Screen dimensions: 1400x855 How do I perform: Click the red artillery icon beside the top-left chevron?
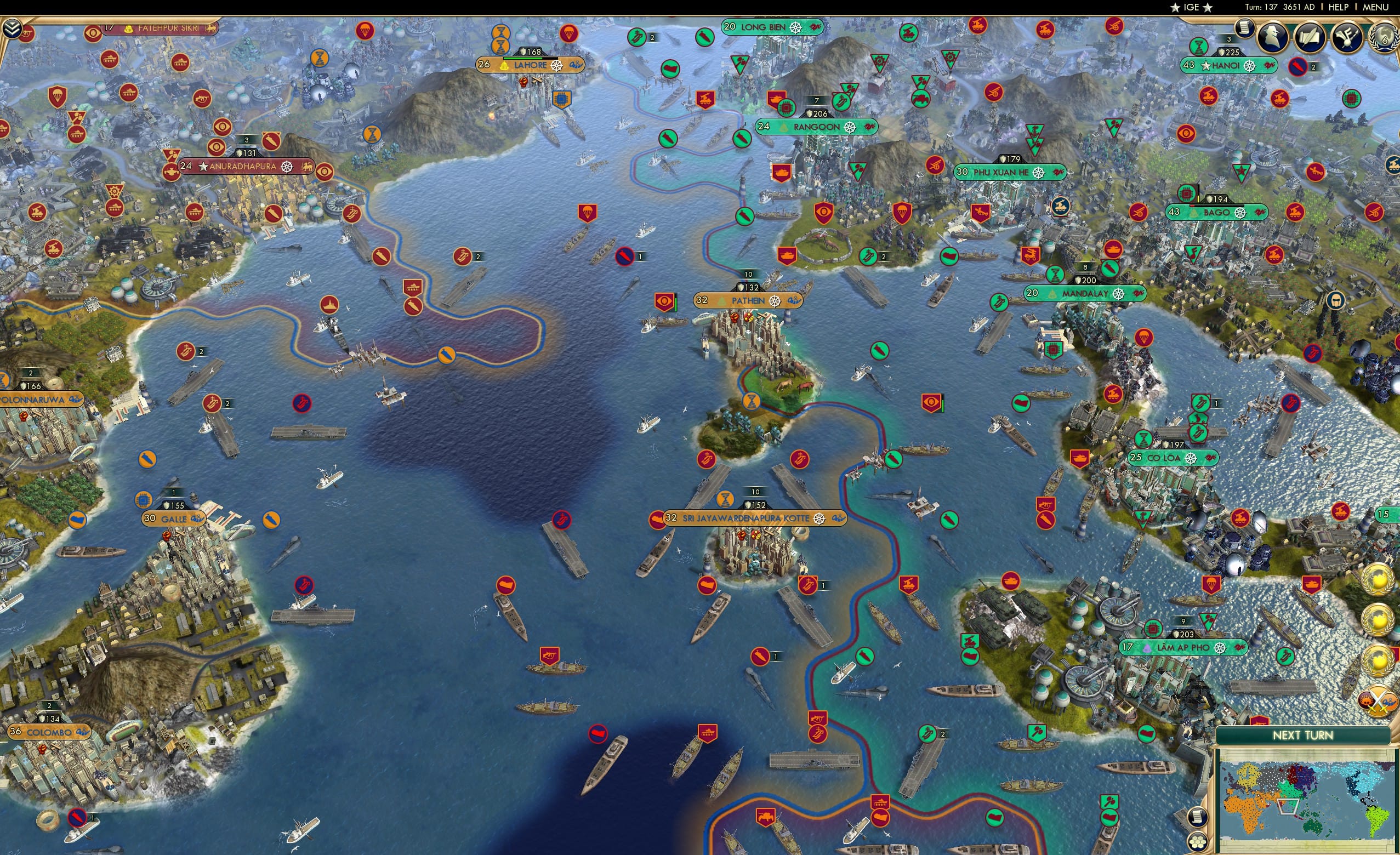[27, 33]
